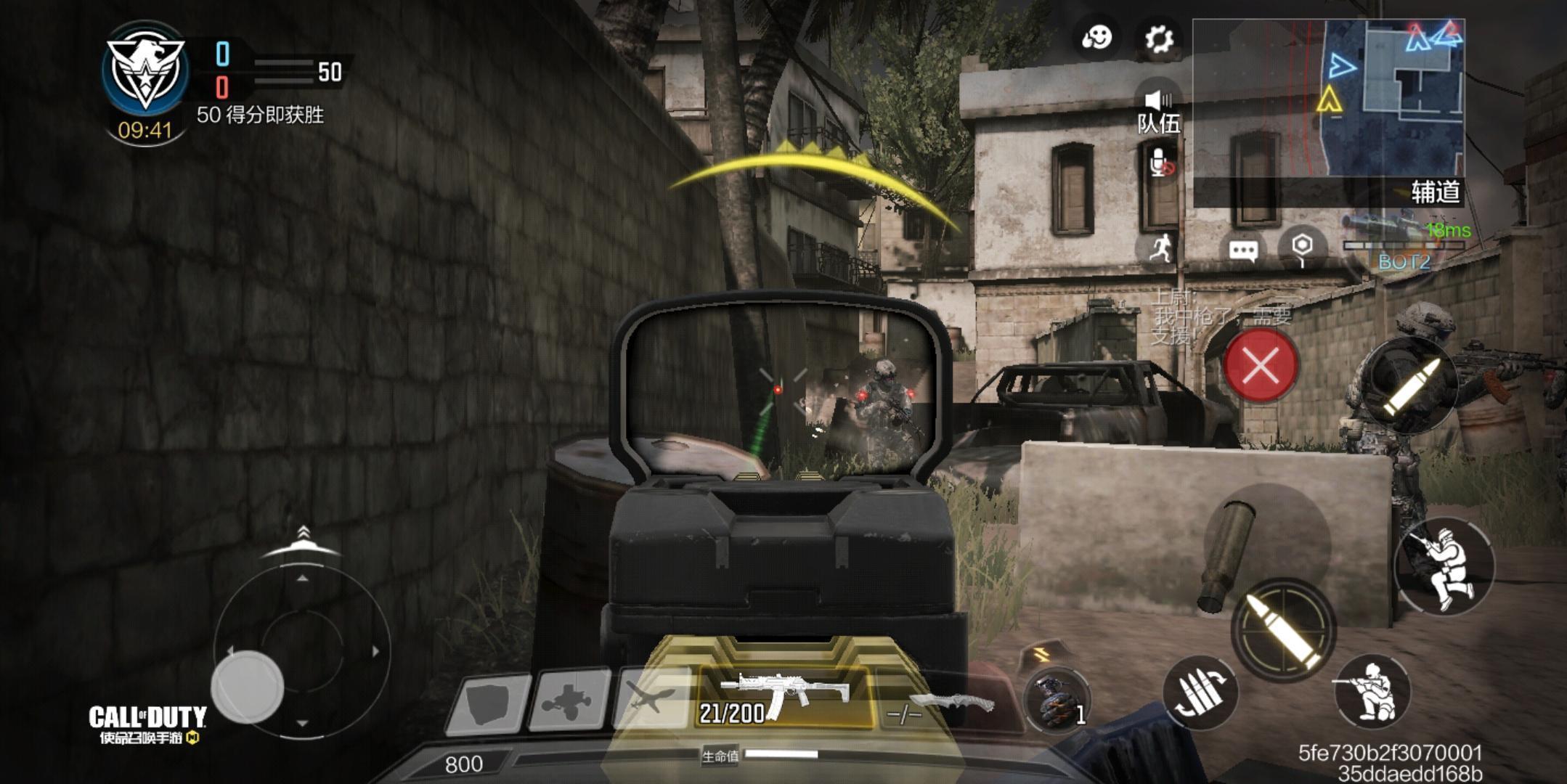The height and width of the screenshot is (784, 1567).
Task: Tap the running man sprint icon
Action: pyautogui.click(x=1160, y=248)
